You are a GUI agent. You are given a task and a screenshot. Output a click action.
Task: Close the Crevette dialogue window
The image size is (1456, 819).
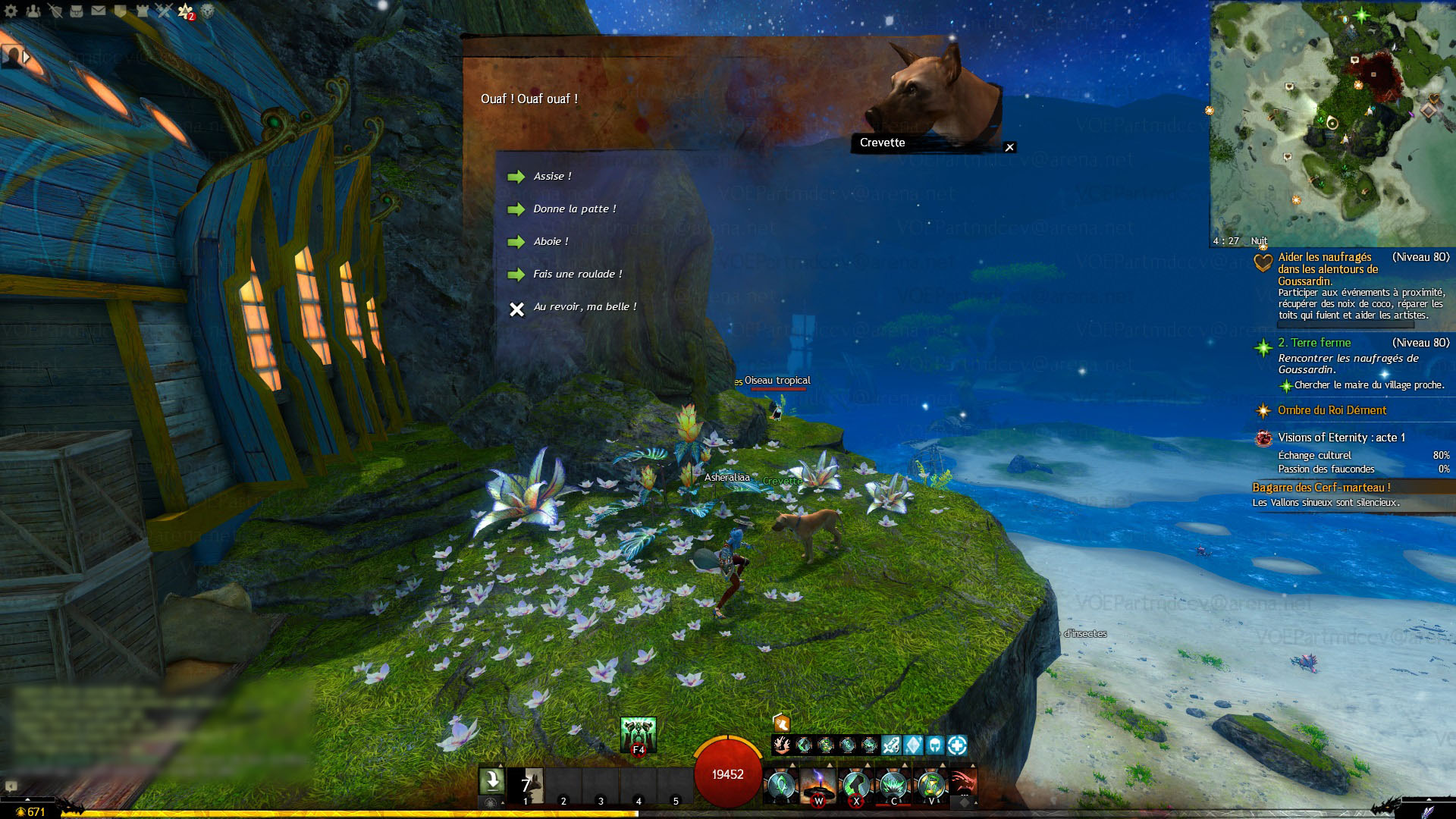click(1009, 148)
